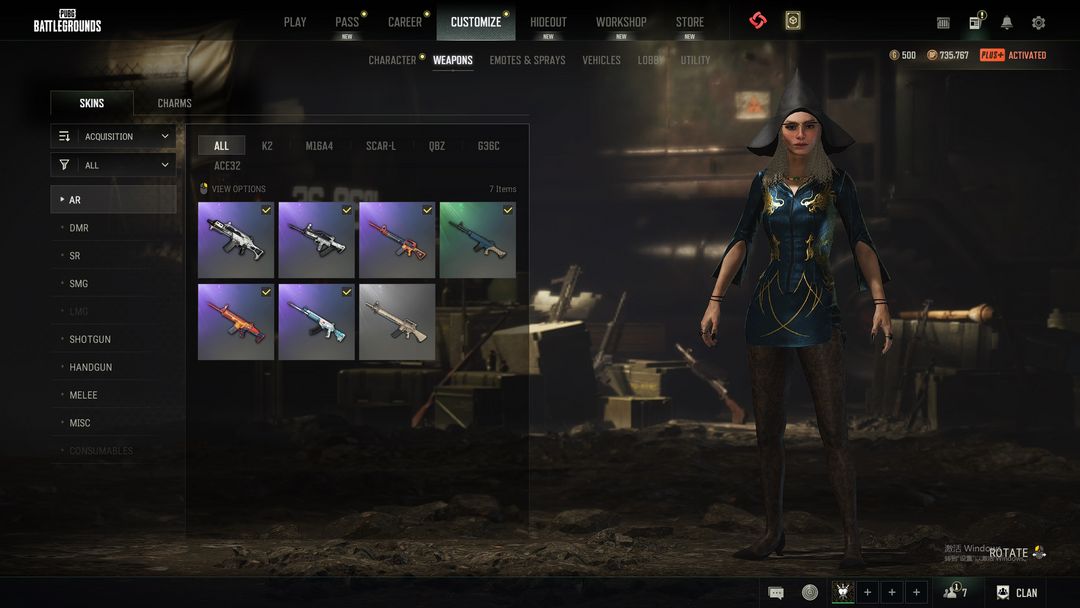
Task: Open the Workshop section
Action: (x=621, y=22)
